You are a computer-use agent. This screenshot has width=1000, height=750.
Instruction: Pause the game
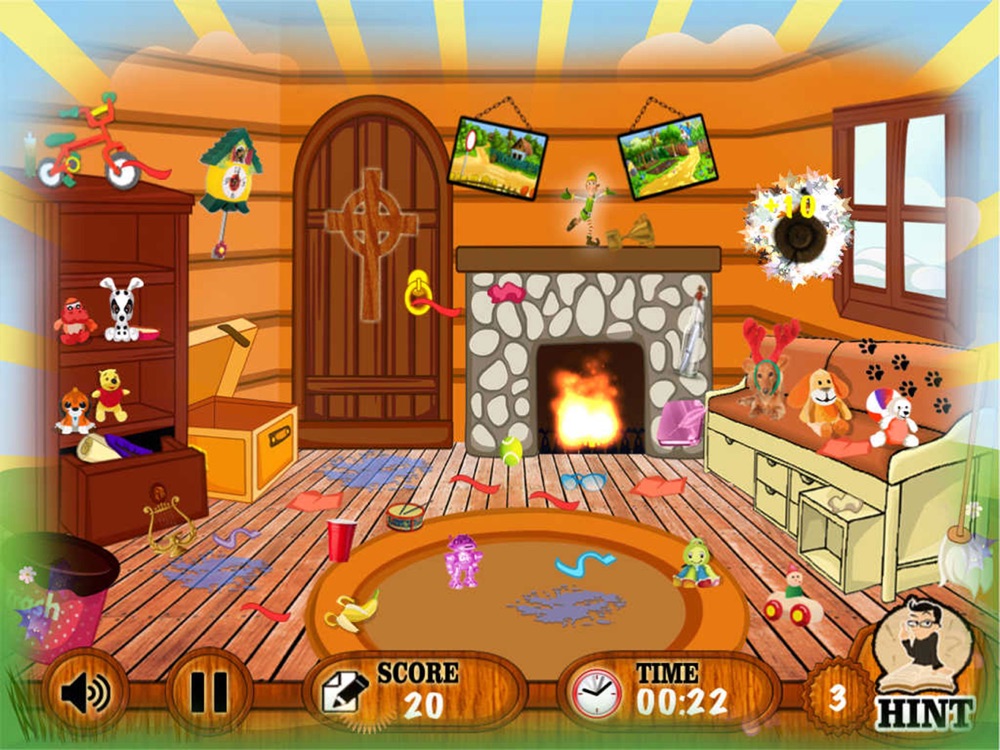point(208,691)
